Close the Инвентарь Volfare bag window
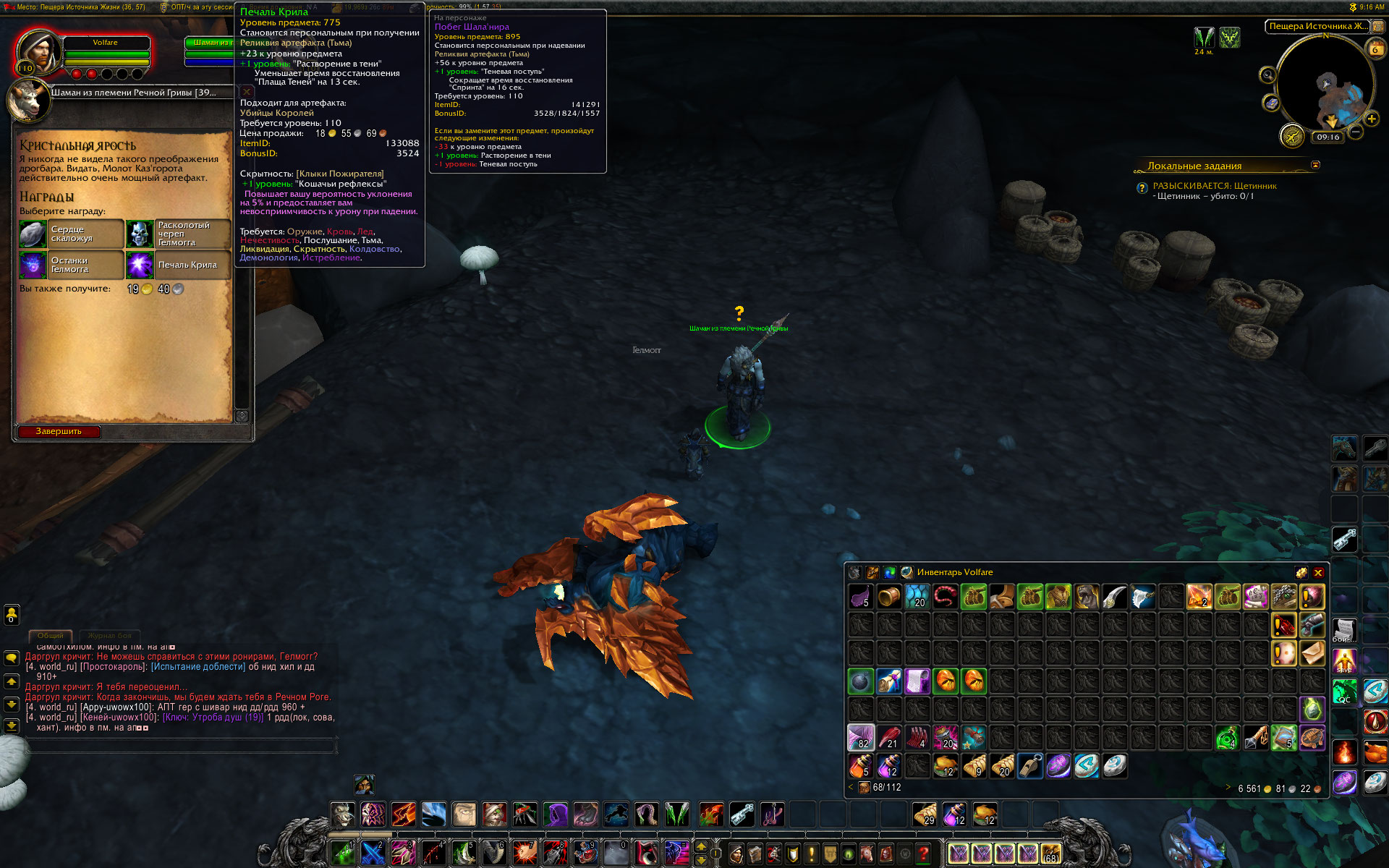Viewport: 1389px width, 868px height. 1318,573
